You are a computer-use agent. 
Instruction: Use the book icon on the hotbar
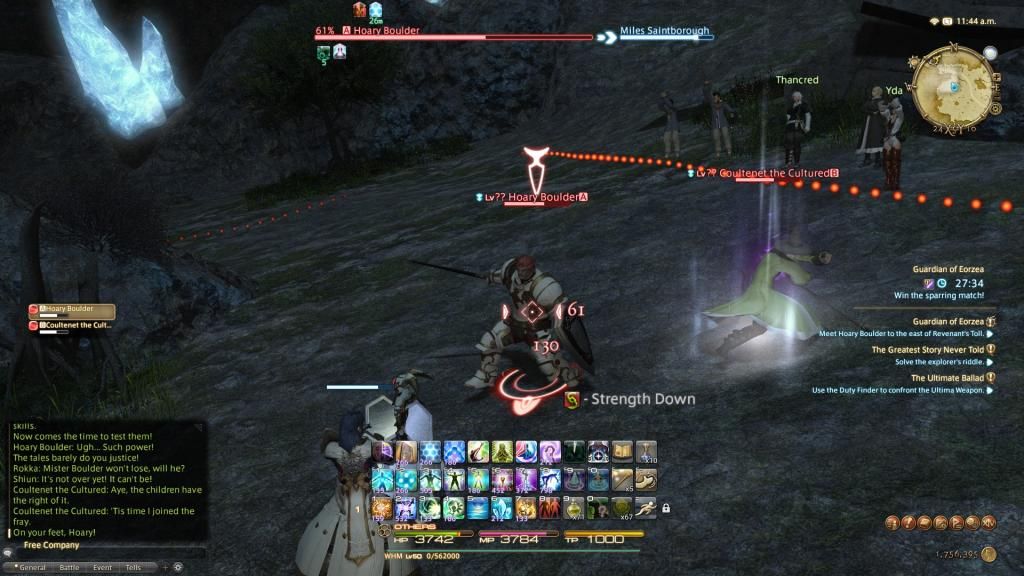tap(622, 453)
